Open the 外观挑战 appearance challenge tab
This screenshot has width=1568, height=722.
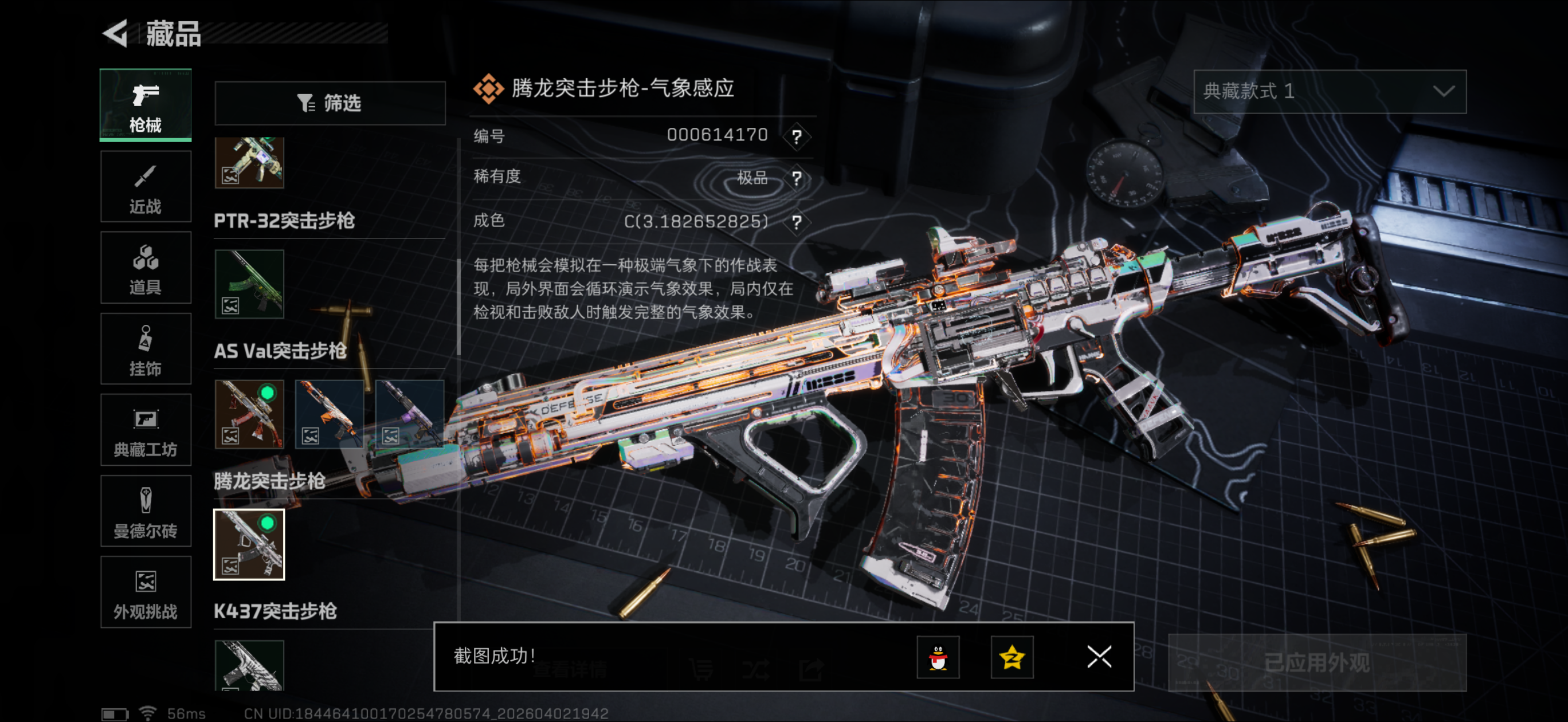pos(146,592)
